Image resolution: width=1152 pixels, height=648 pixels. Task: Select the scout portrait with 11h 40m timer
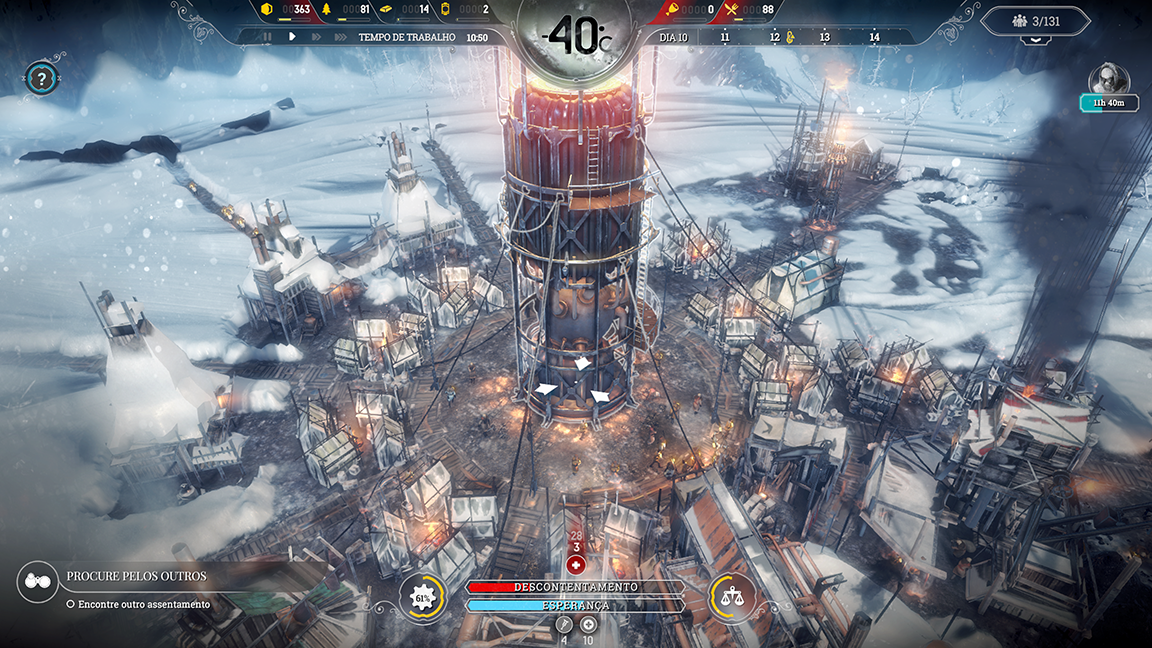pyautogui.click(x=1108, y=80)
